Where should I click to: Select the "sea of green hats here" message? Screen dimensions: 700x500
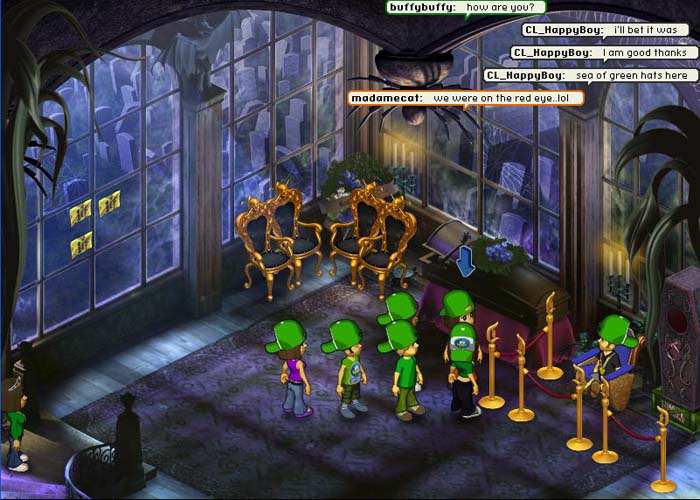(x=590, y=75)
